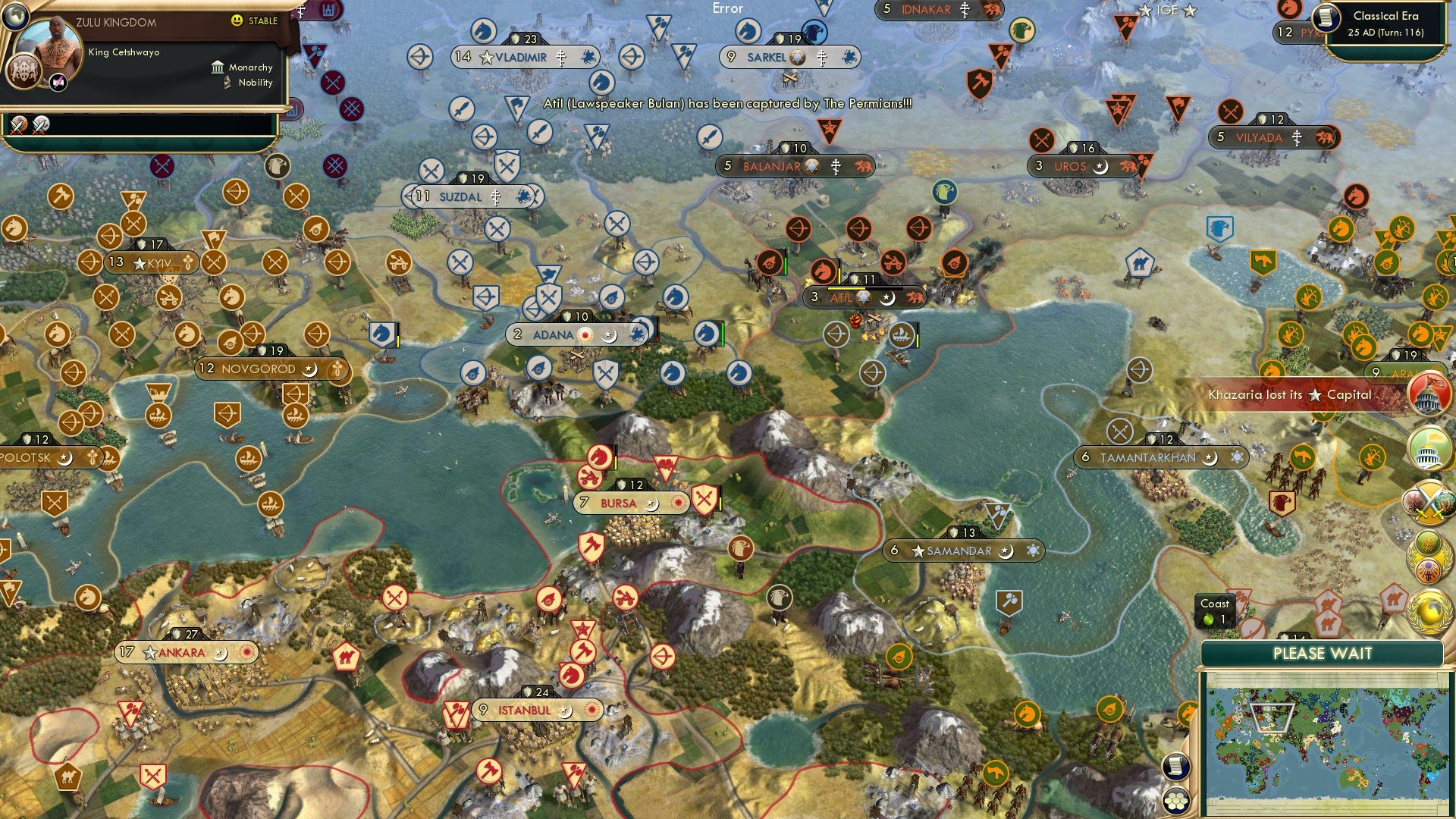Click the Monarchy government pillar icon
The image size is (1456, 819).
218,67
